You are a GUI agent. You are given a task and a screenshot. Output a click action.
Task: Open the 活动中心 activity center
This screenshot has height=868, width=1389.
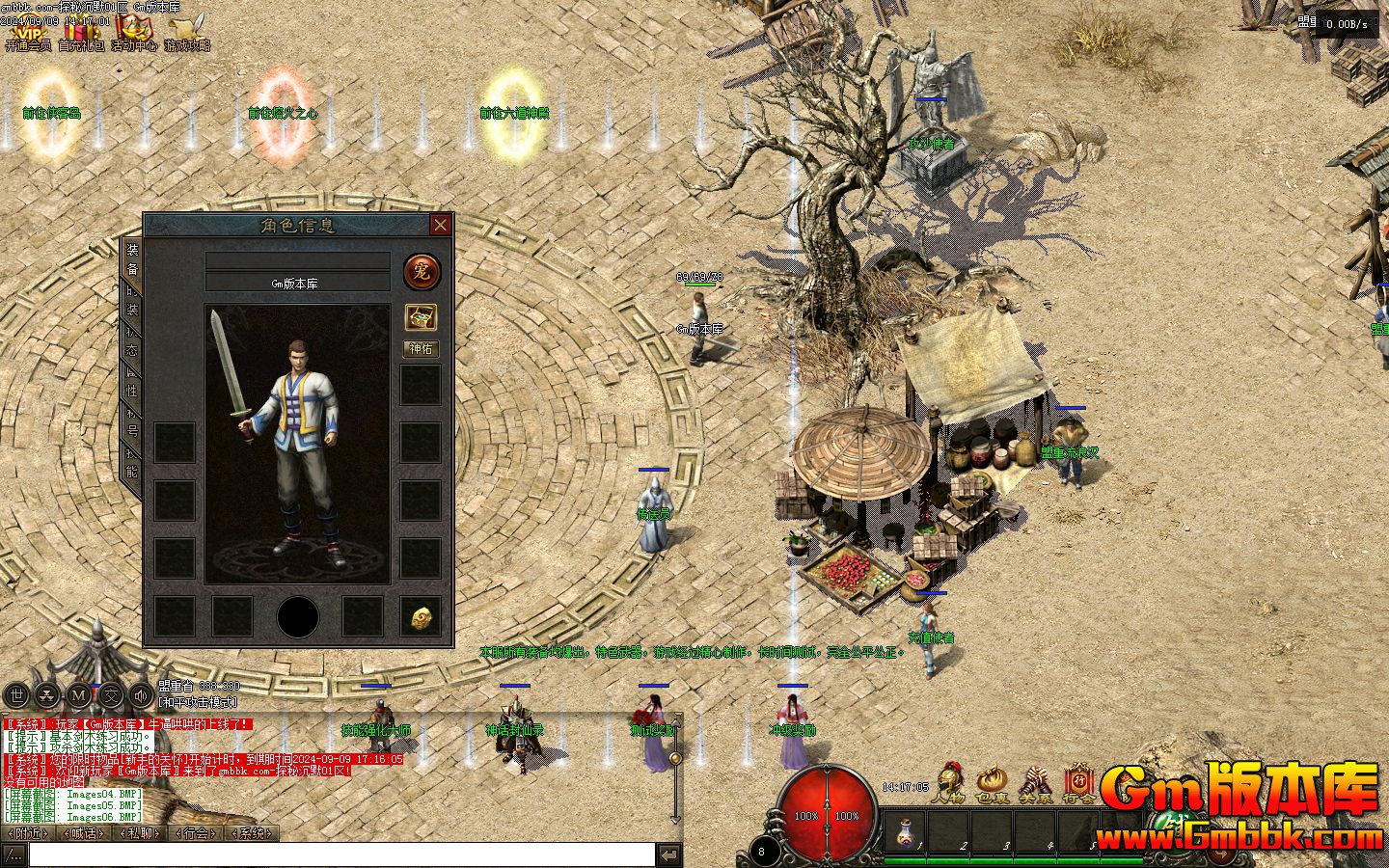(x=133, y=33)
